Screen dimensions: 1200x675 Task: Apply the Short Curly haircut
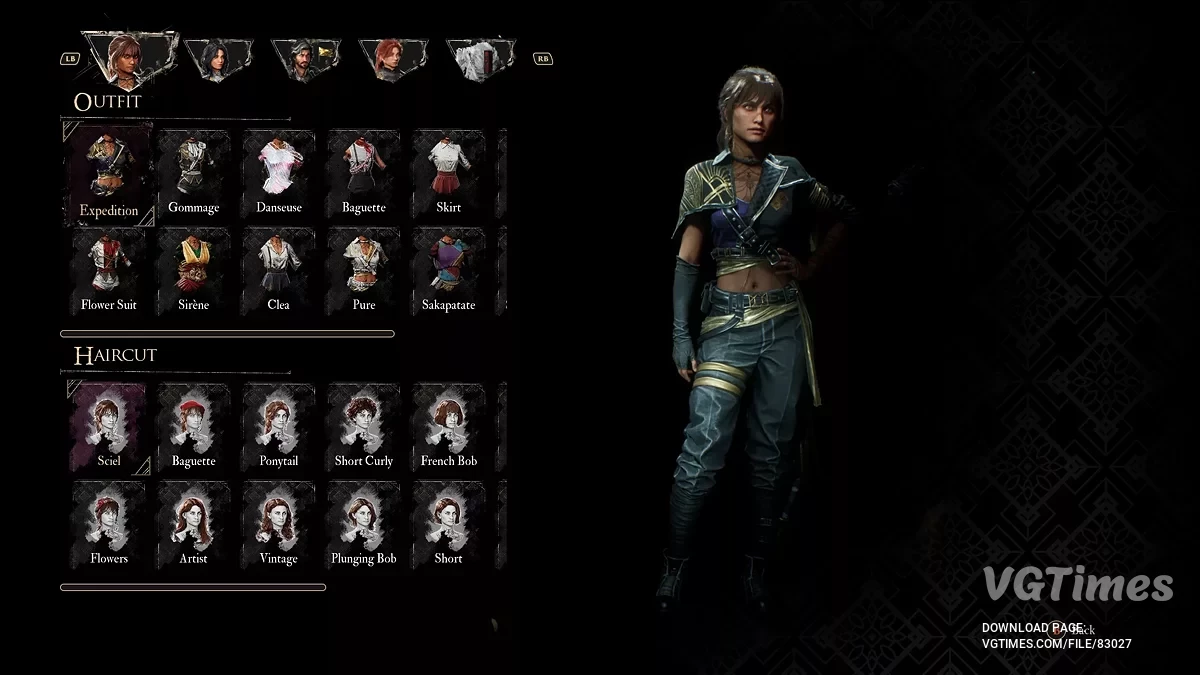pyautogui.click(x=363, y=426)
